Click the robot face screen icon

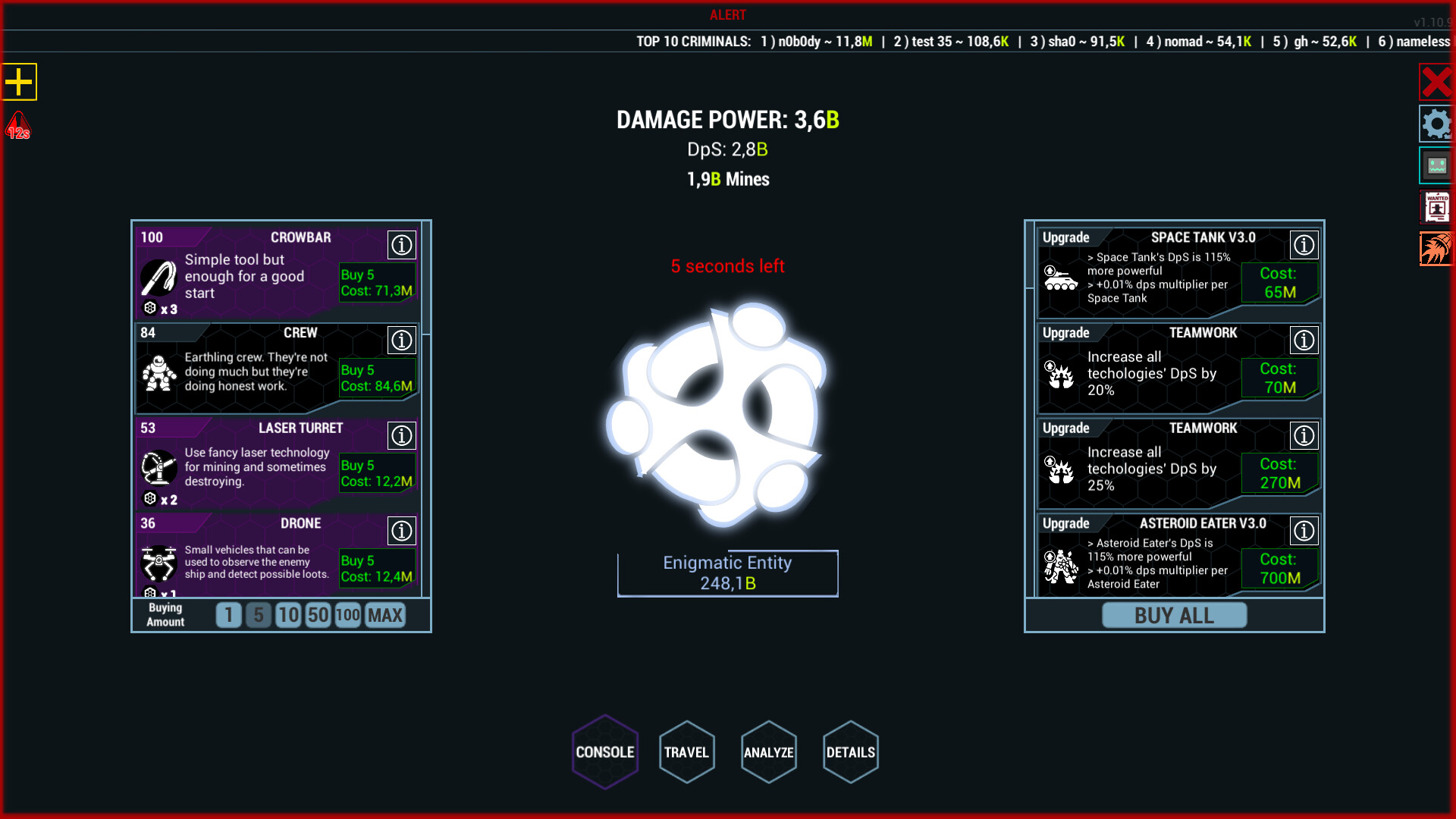[x=1436, y=165]
